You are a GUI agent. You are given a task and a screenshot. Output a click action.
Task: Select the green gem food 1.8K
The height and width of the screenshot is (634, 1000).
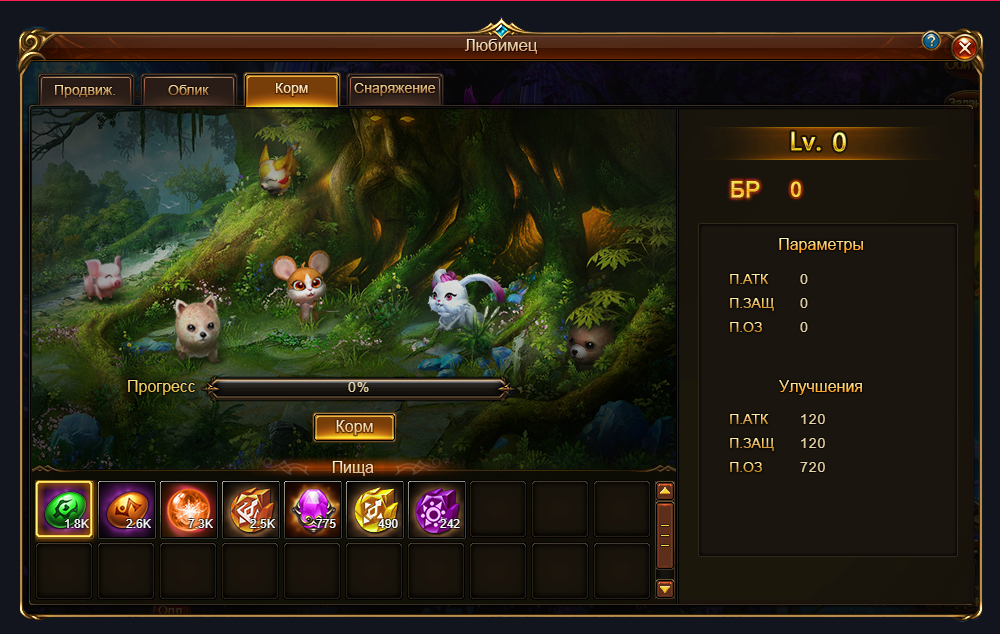pyautogui.click(x=64, y=510)
